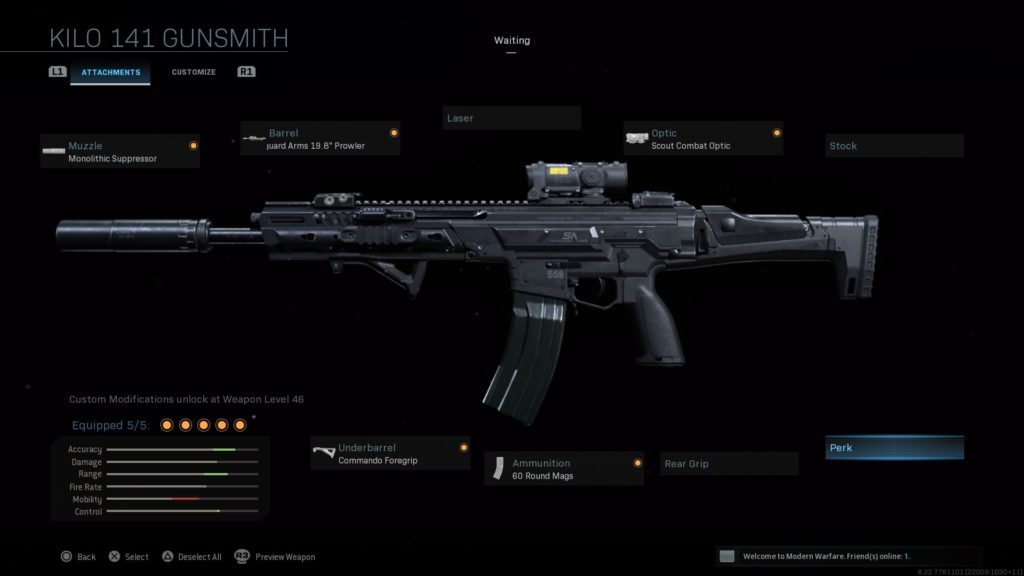Switch to the Attachments tab
The width and height of the screenshot is (1024, 576).
pyautogui.click(x=110, y=72)
